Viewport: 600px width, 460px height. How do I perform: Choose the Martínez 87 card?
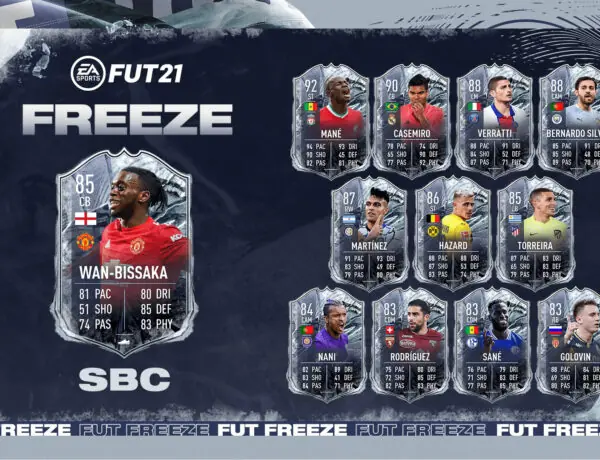[x=369, y=233]
